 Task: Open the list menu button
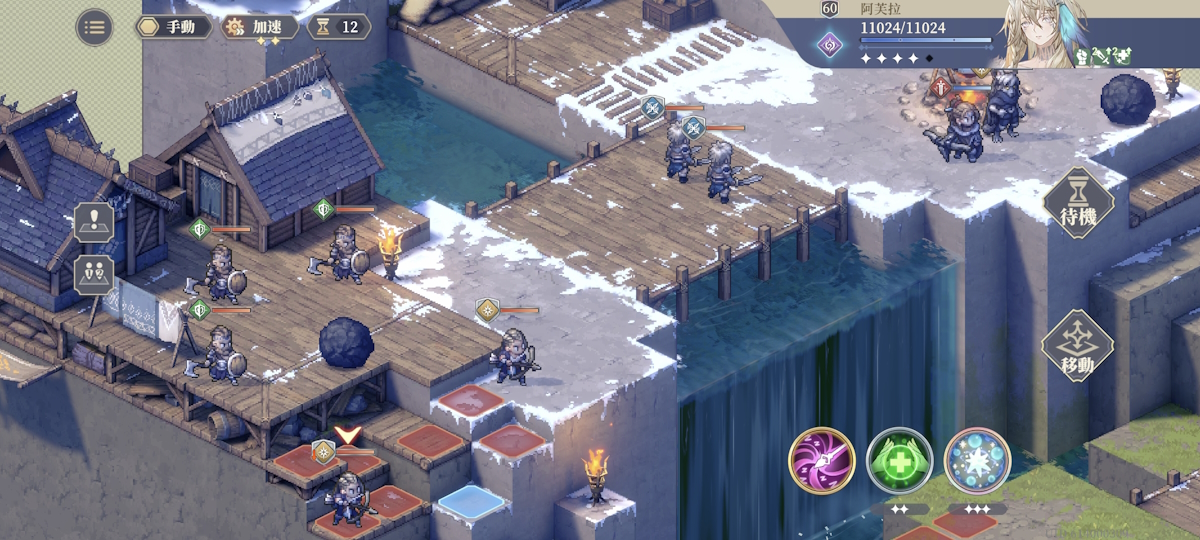pyautogui.click(x=94, y=27)
